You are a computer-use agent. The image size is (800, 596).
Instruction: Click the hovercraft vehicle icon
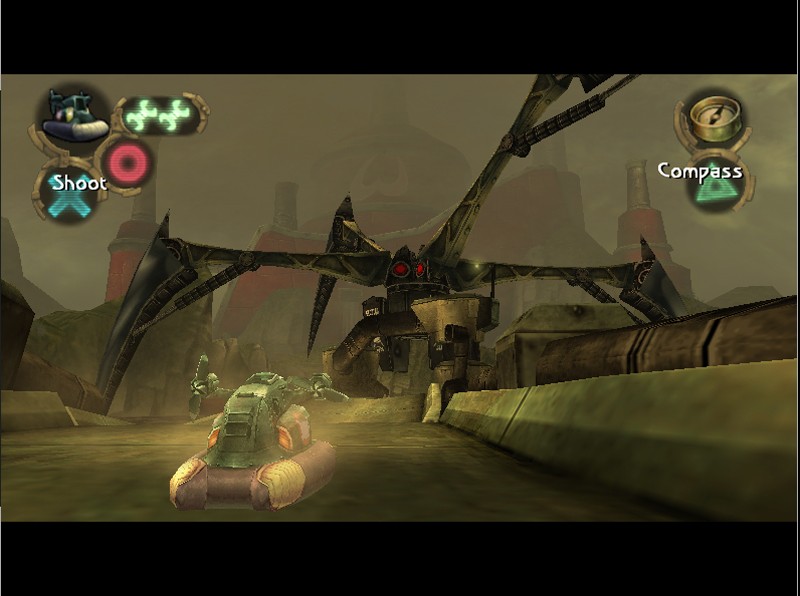click(74, 116)
